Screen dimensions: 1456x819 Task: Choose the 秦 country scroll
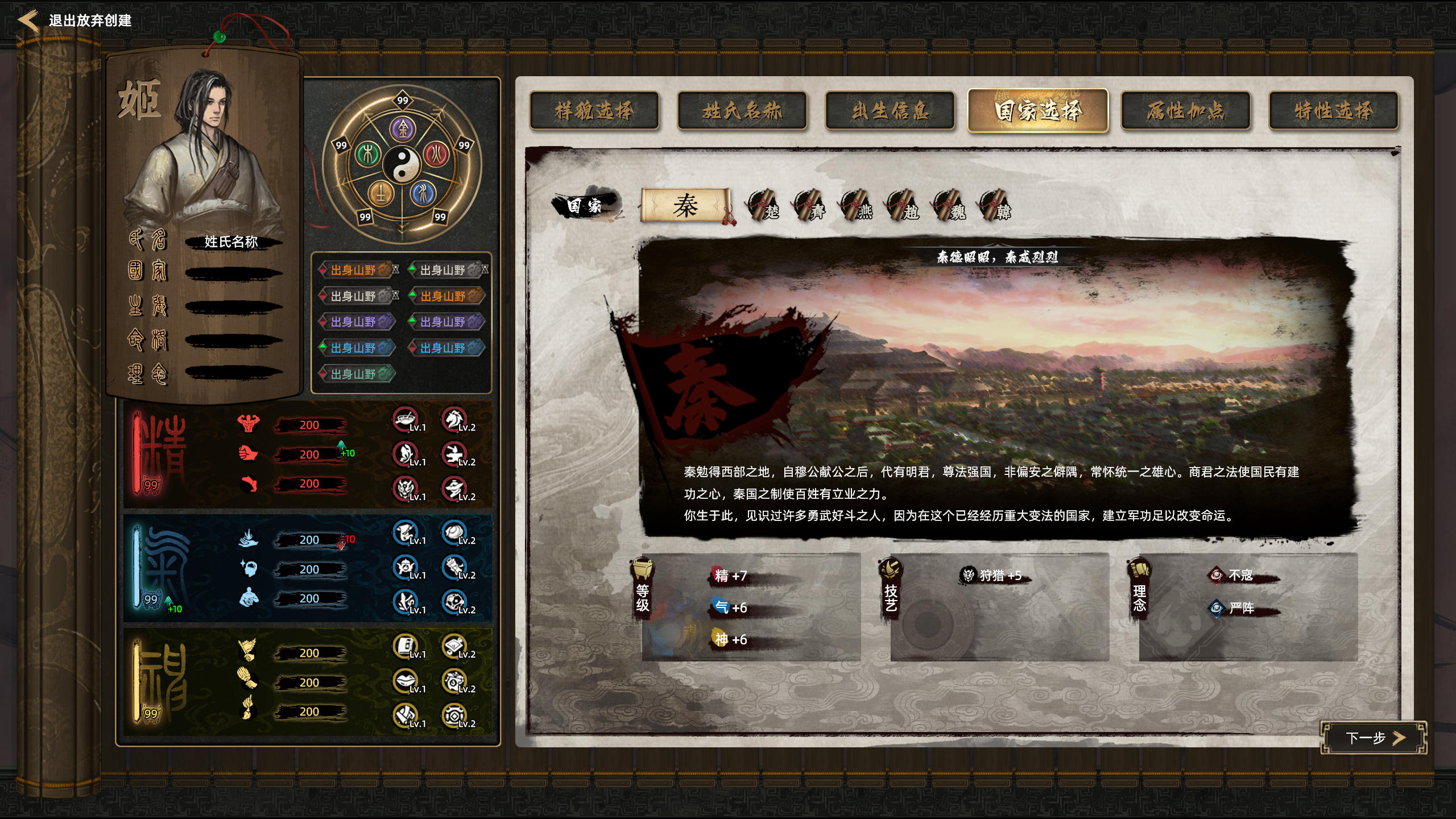pos(686,205)
